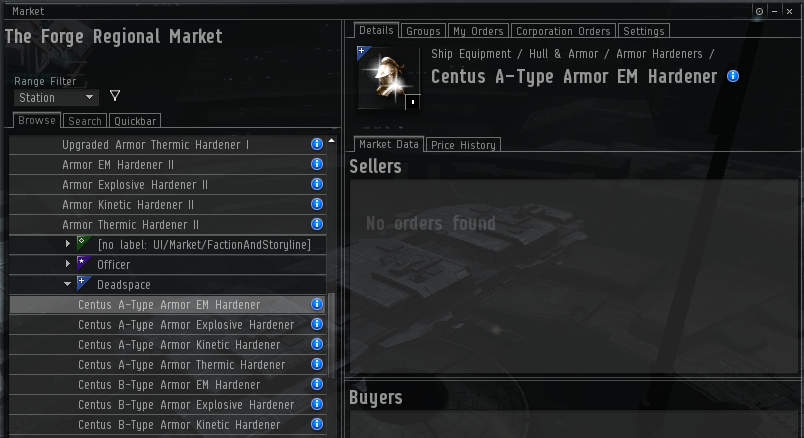Choose Centus B-Type Armor EM Hardener

(169, 385)
